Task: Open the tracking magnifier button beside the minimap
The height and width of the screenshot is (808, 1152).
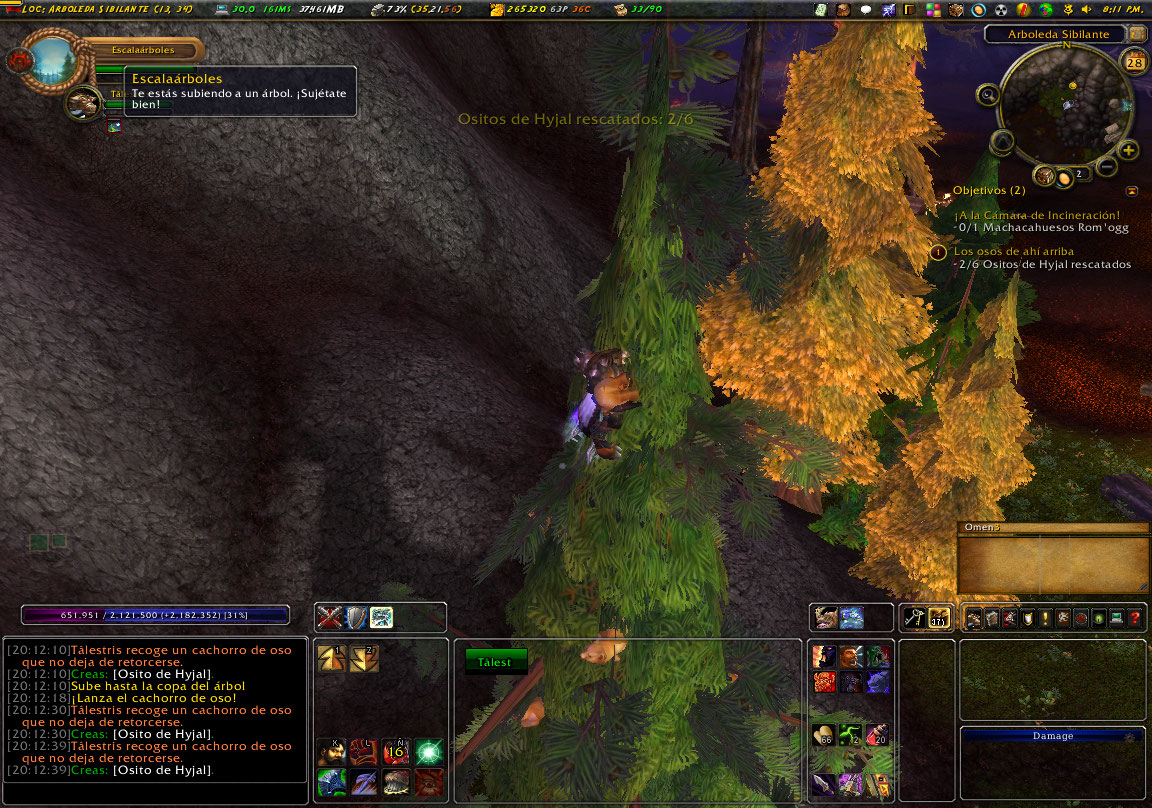Action: pyautogui.click(x=988, y=95)
